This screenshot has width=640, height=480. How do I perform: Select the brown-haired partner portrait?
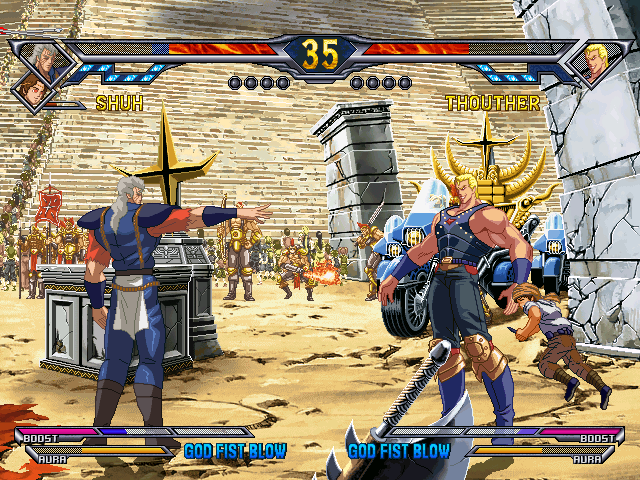point(29,90)
